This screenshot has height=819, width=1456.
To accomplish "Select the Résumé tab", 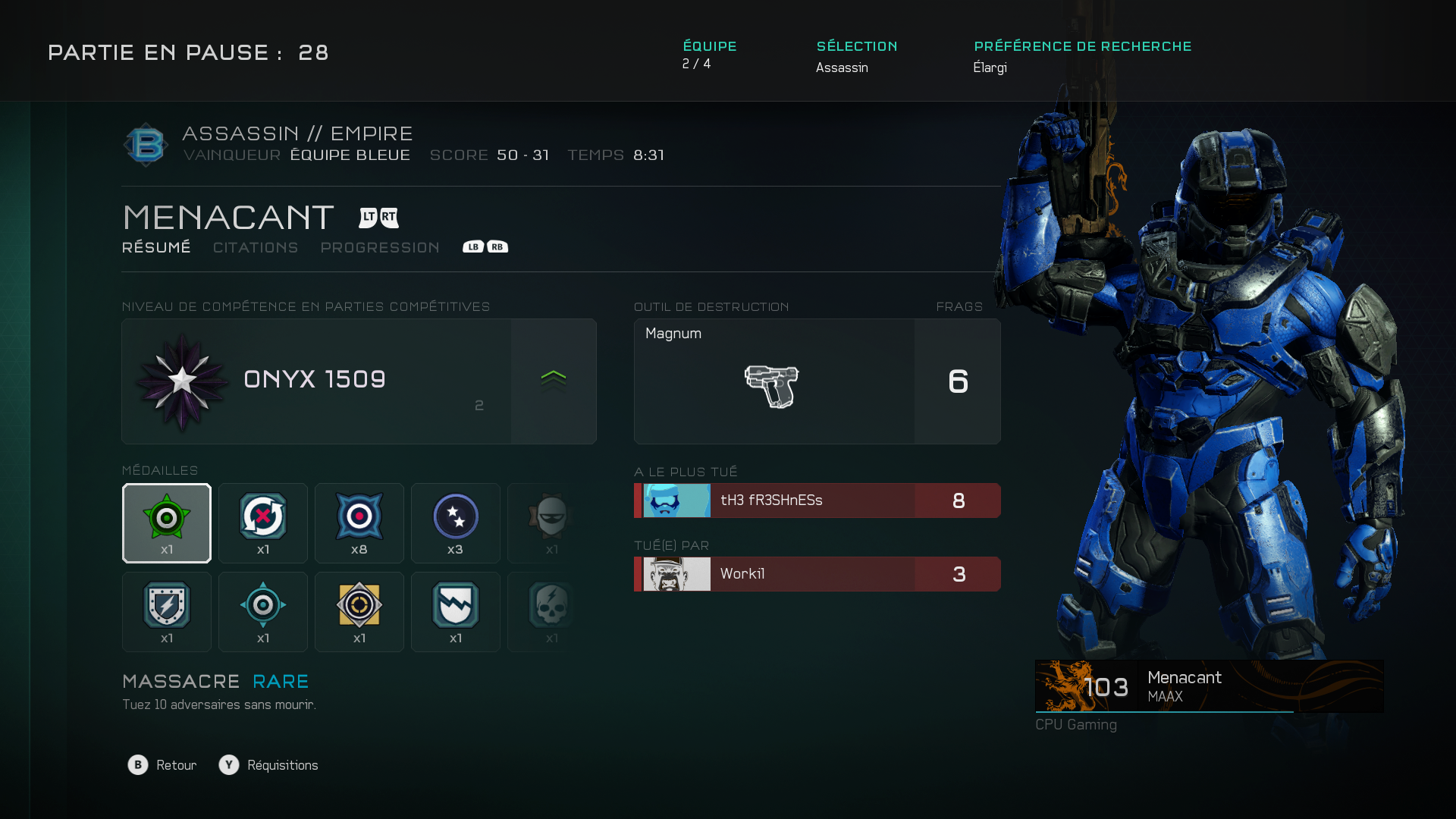I will 156,248.
